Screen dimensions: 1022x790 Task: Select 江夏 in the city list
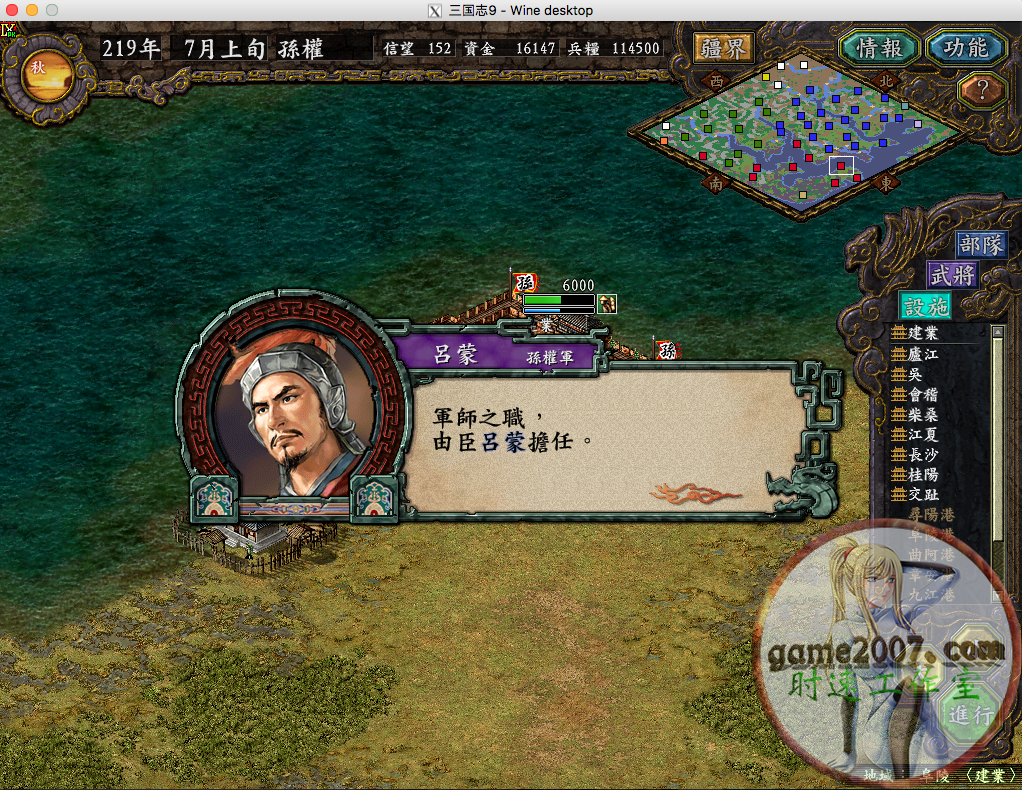point(922,434)
